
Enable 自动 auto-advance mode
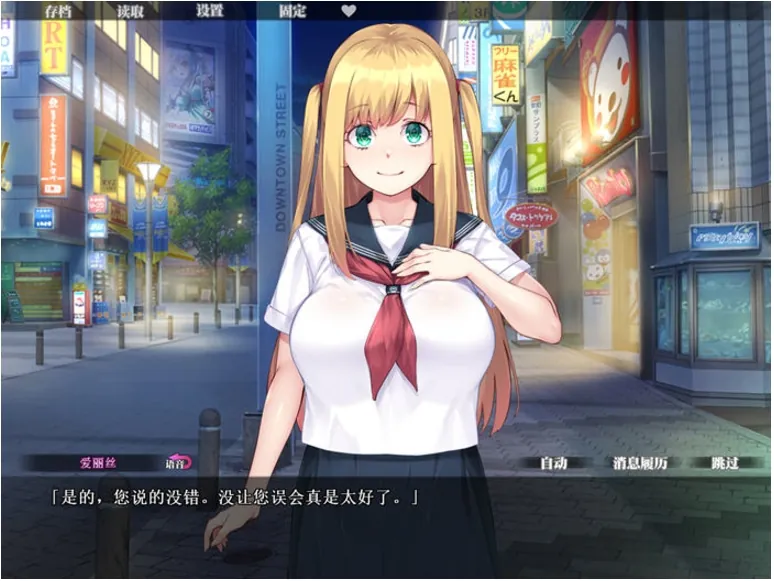point(554,462)
